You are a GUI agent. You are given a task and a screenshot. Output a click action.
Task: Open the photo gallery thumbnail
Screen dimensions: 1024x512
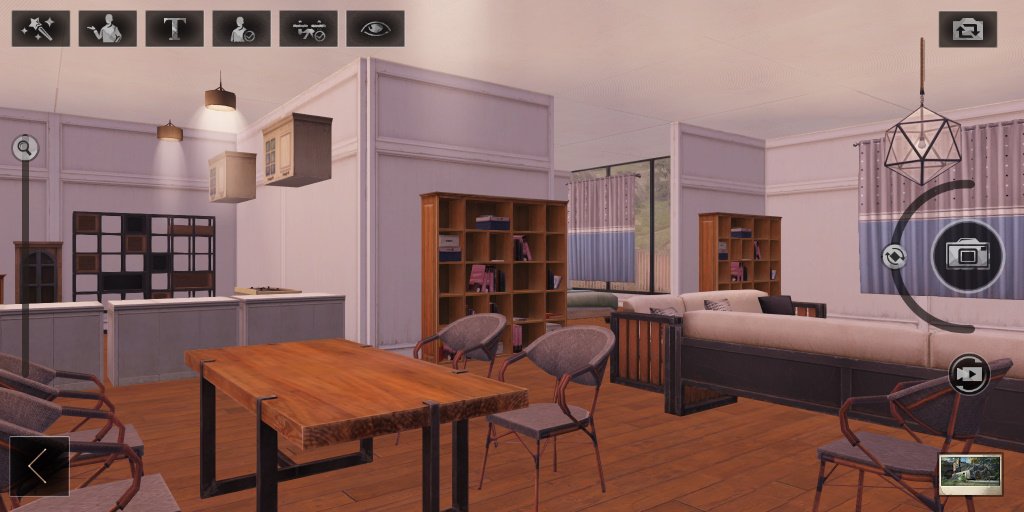pos(970,473)
